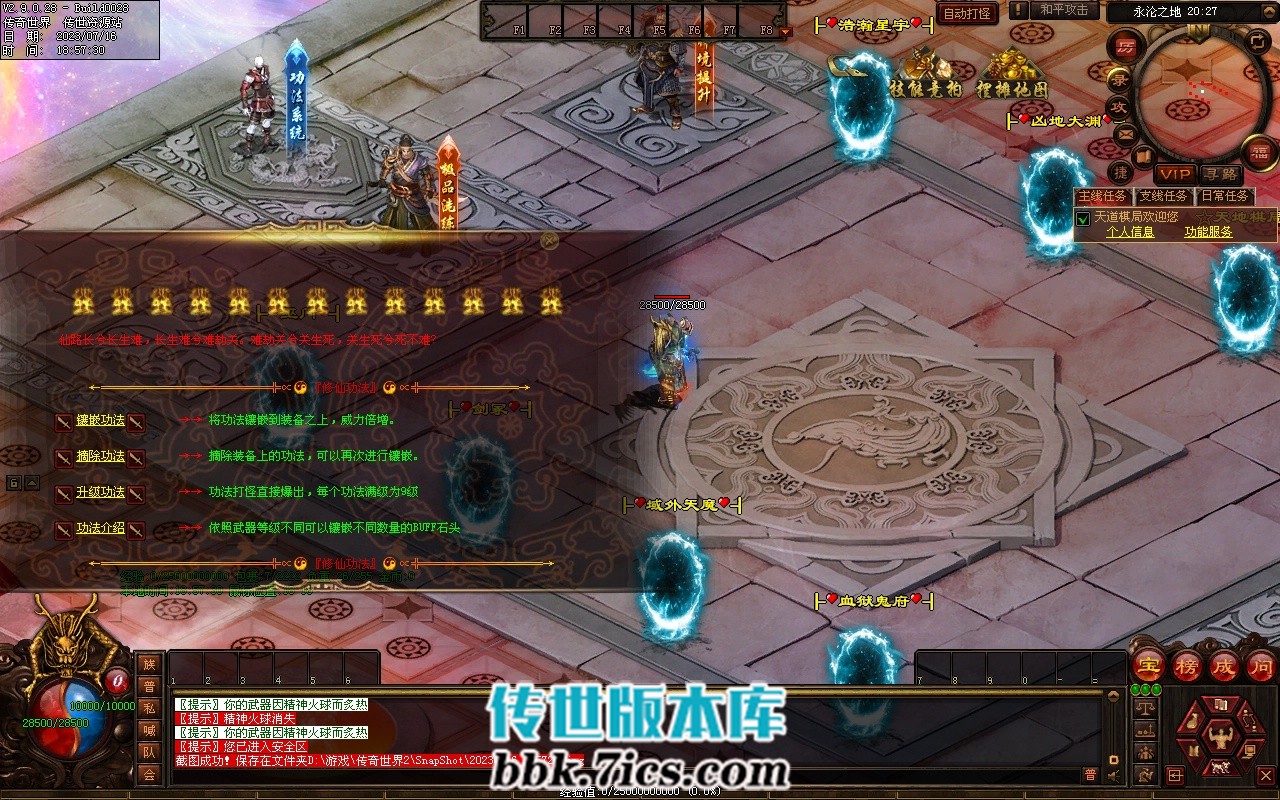Switch to the 支线任务 tab
Image resolution: width=1280 pixels, height=800 pixels.
pyautogui.click(x=1163, y=196)
